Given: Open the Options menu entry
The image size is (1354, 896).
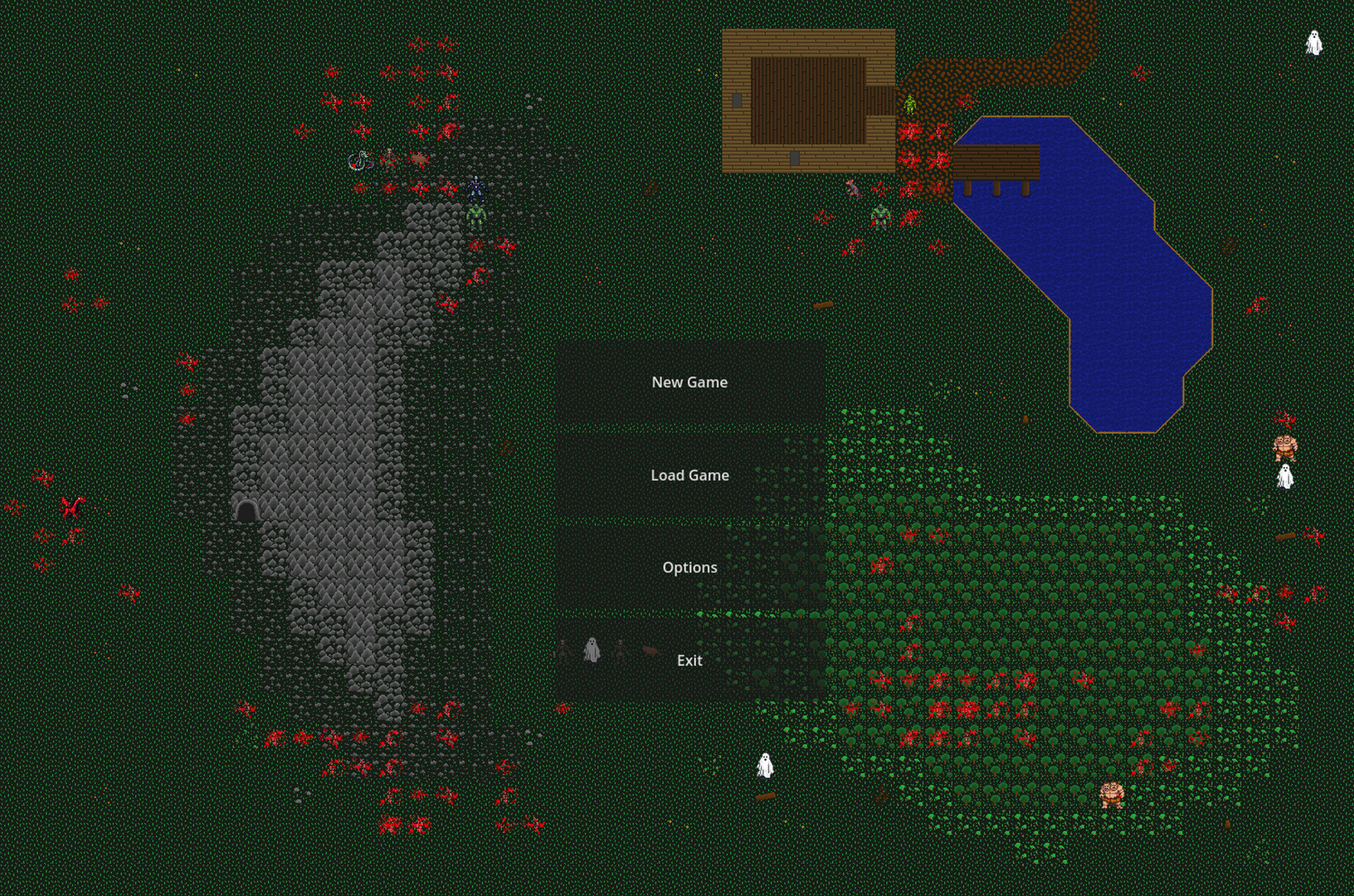Looking at the screenshot, I should coord(690,567).
